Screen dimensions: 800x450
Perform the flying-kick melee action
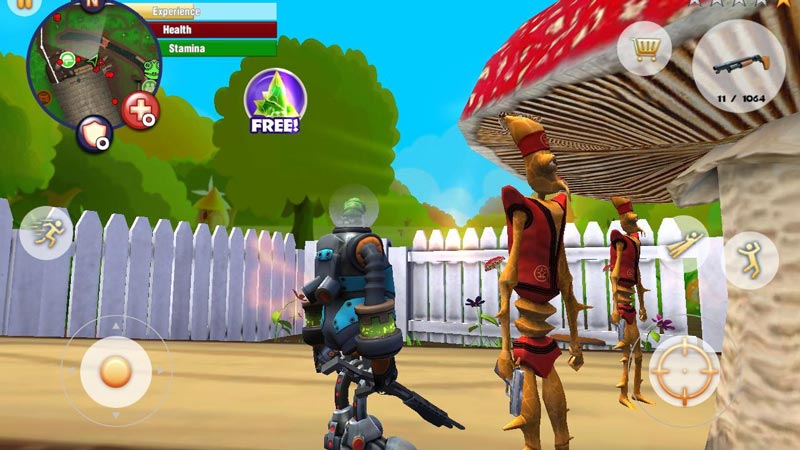(x=683, y=243)
